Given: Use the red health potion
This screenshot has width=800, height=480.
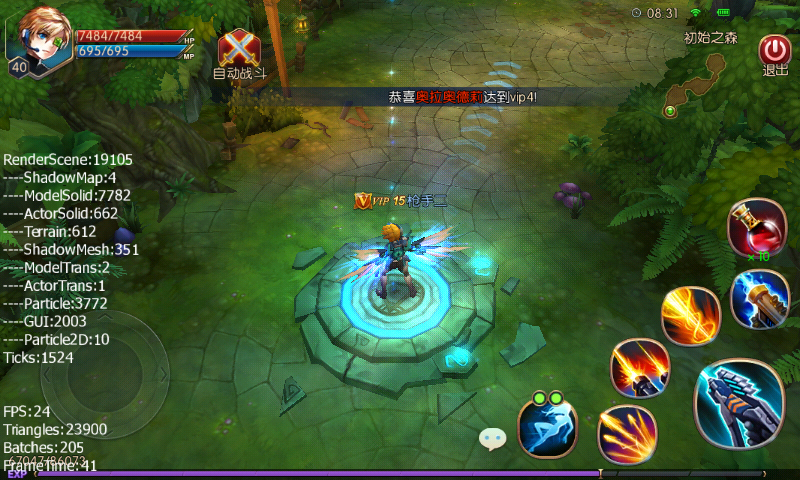Looking at the screenshot, I should [755, 228].
